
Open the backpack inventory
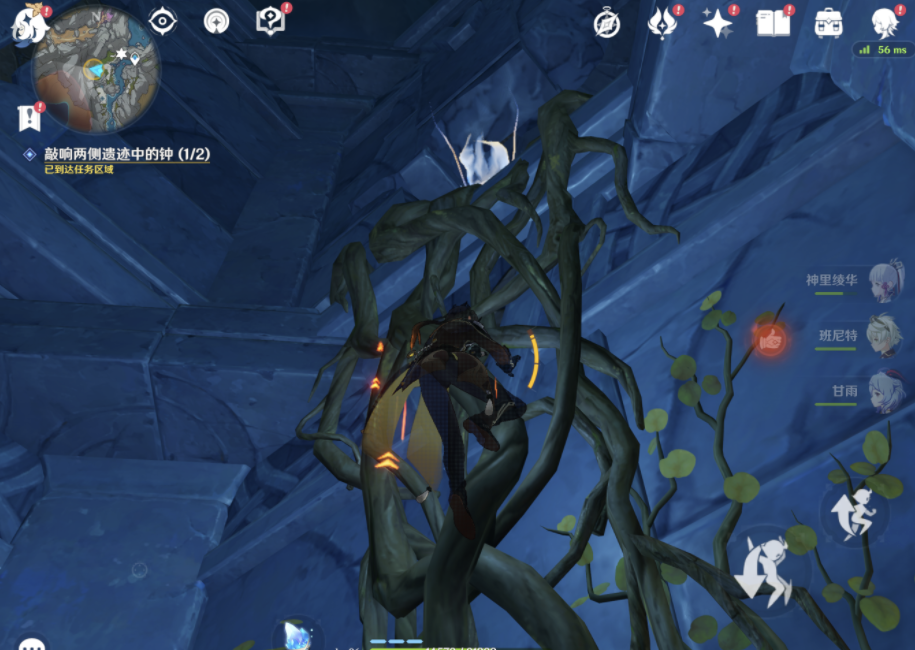pyautogui.click(x=828, y=23)
